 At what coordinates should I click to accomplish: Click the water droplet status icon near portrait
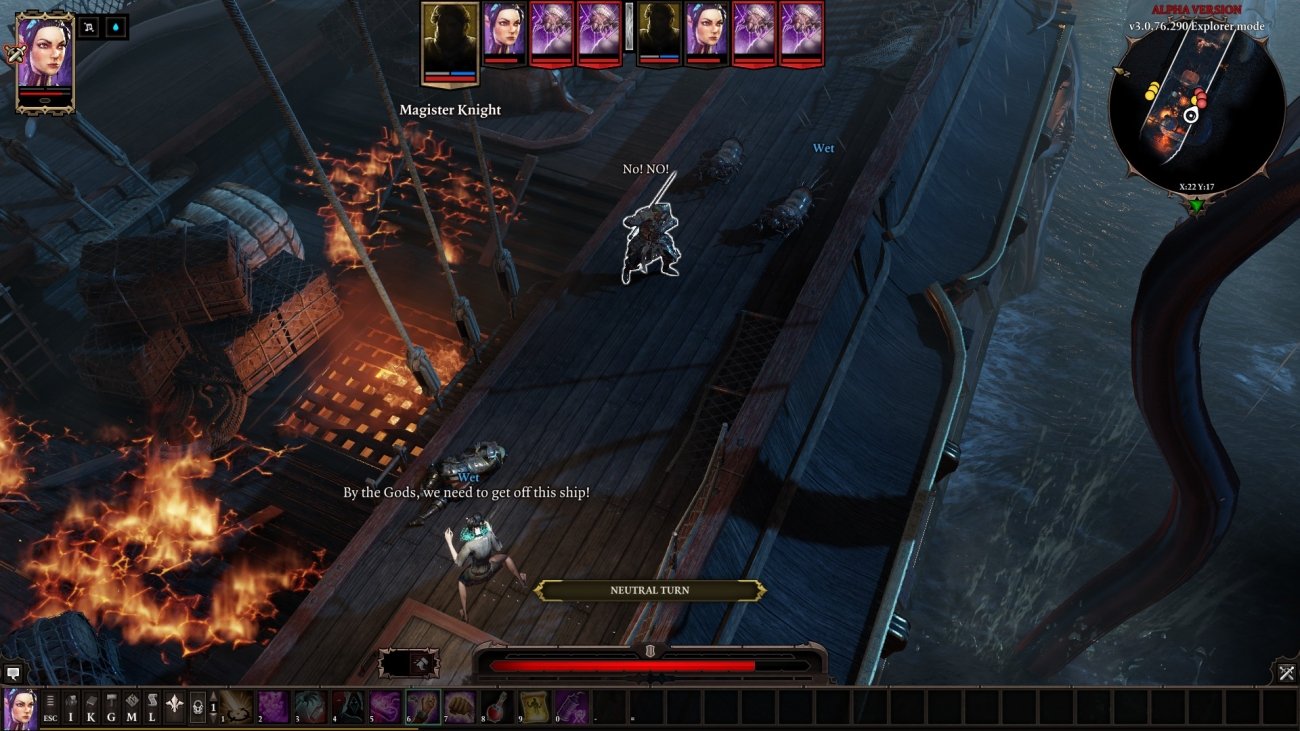tap(115, 27)
